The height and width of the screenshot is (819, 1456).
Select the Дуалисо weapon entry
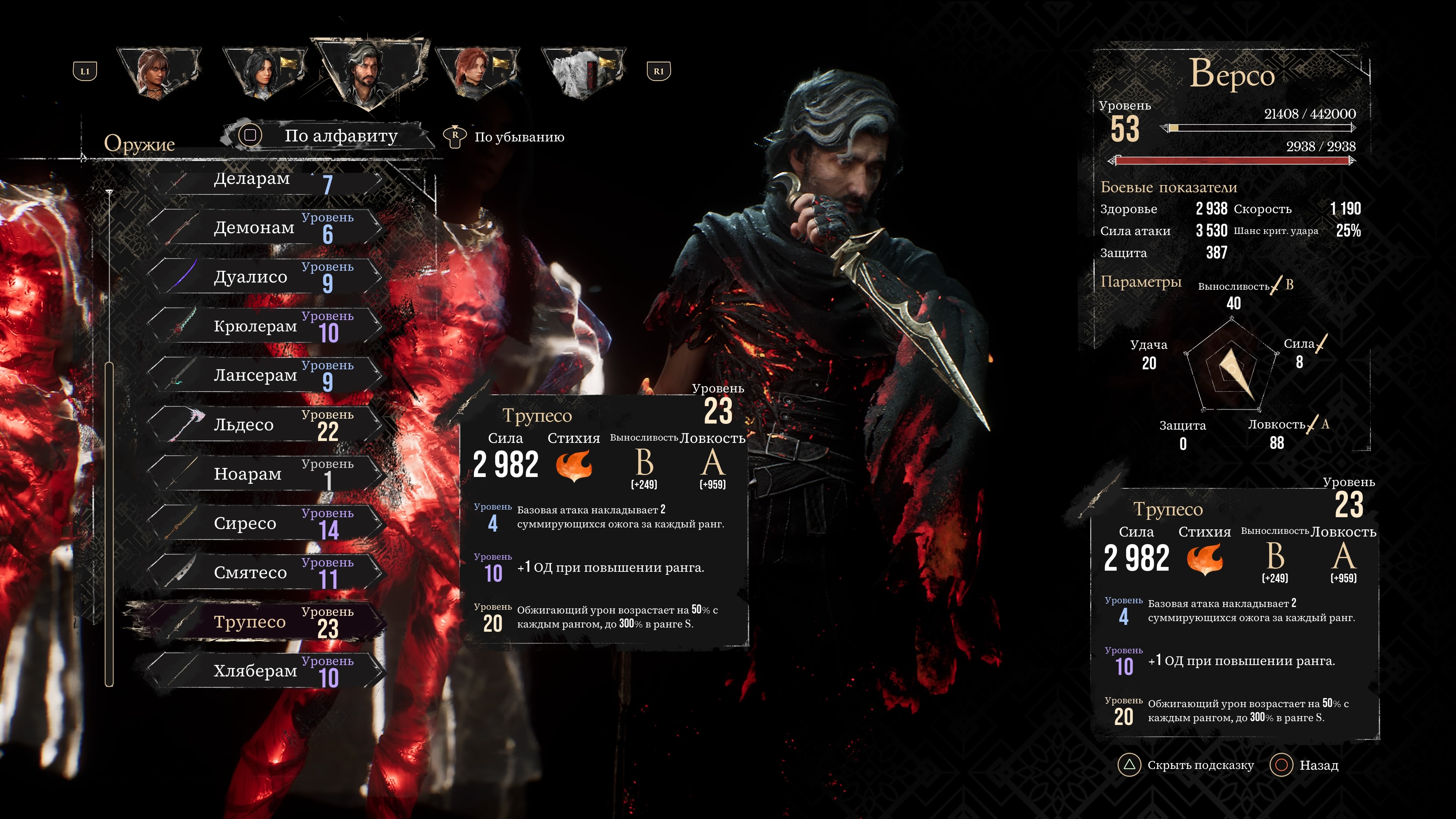point(266,277)
